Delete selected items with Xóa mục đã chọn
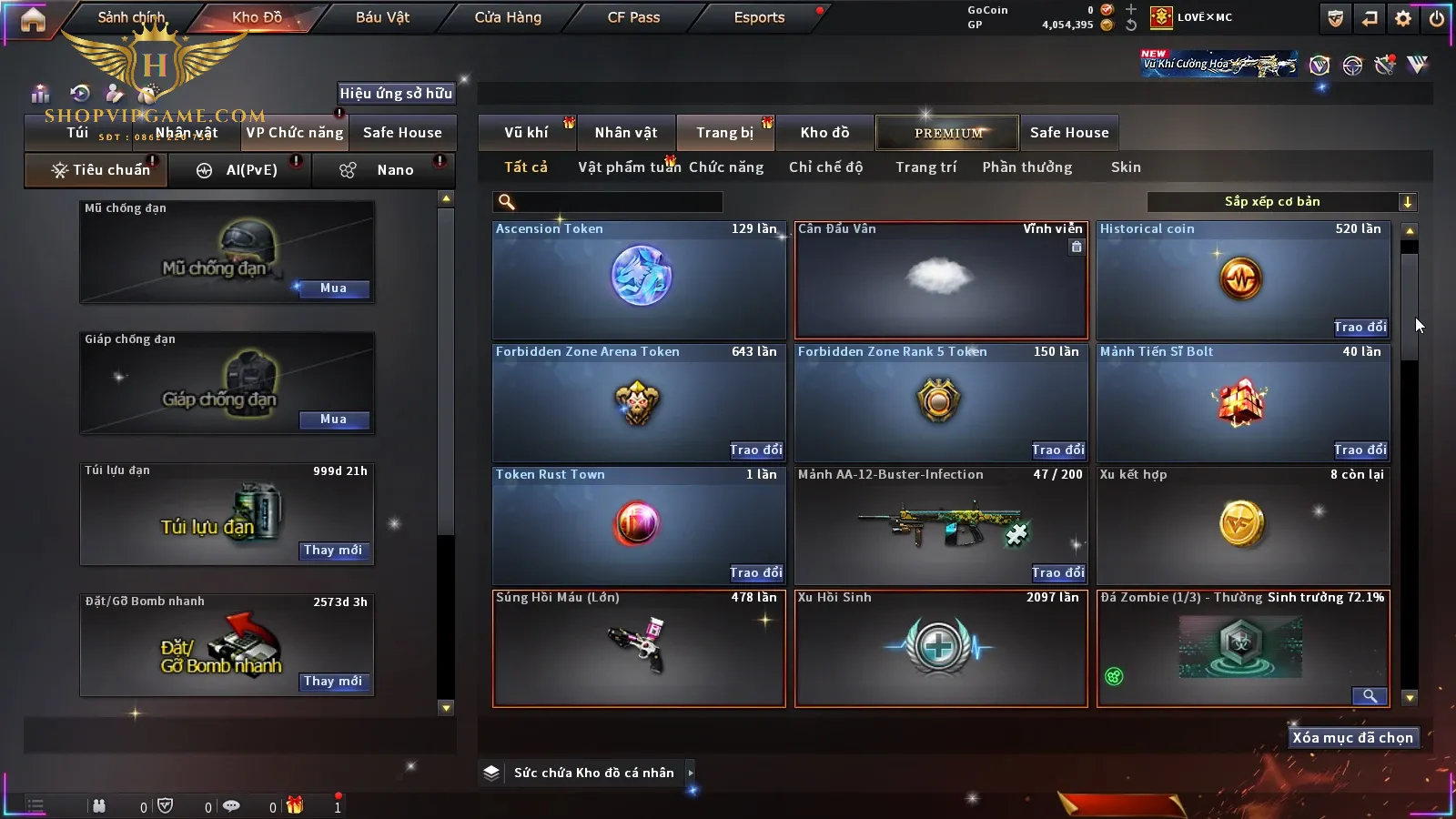The height and width of the screenshot is (819, 1456). (x=1352, y=738)
